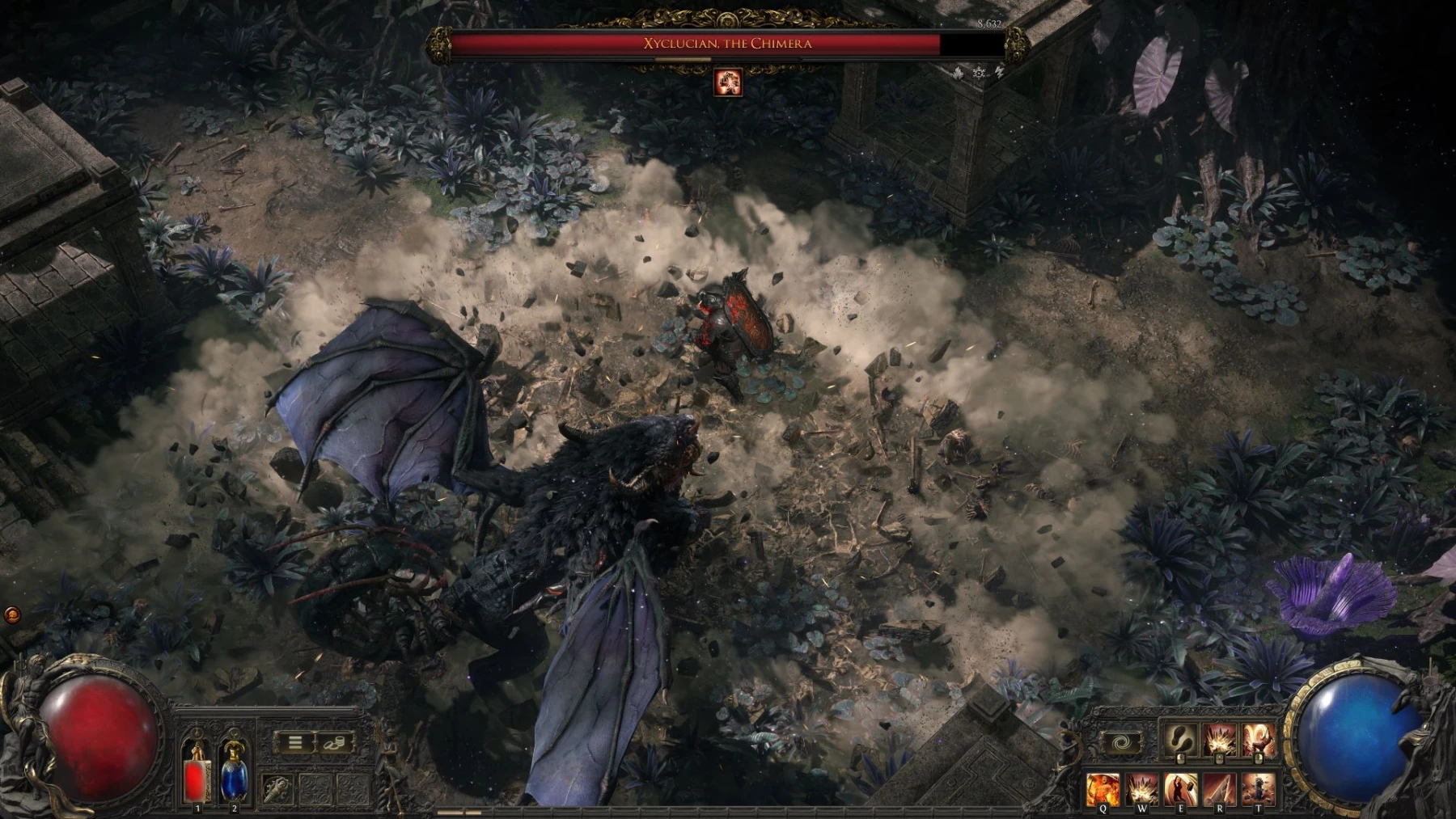Open the game options hamburger menu
The height and width of the screenshot is (819, 1456).
pos(294,741)
